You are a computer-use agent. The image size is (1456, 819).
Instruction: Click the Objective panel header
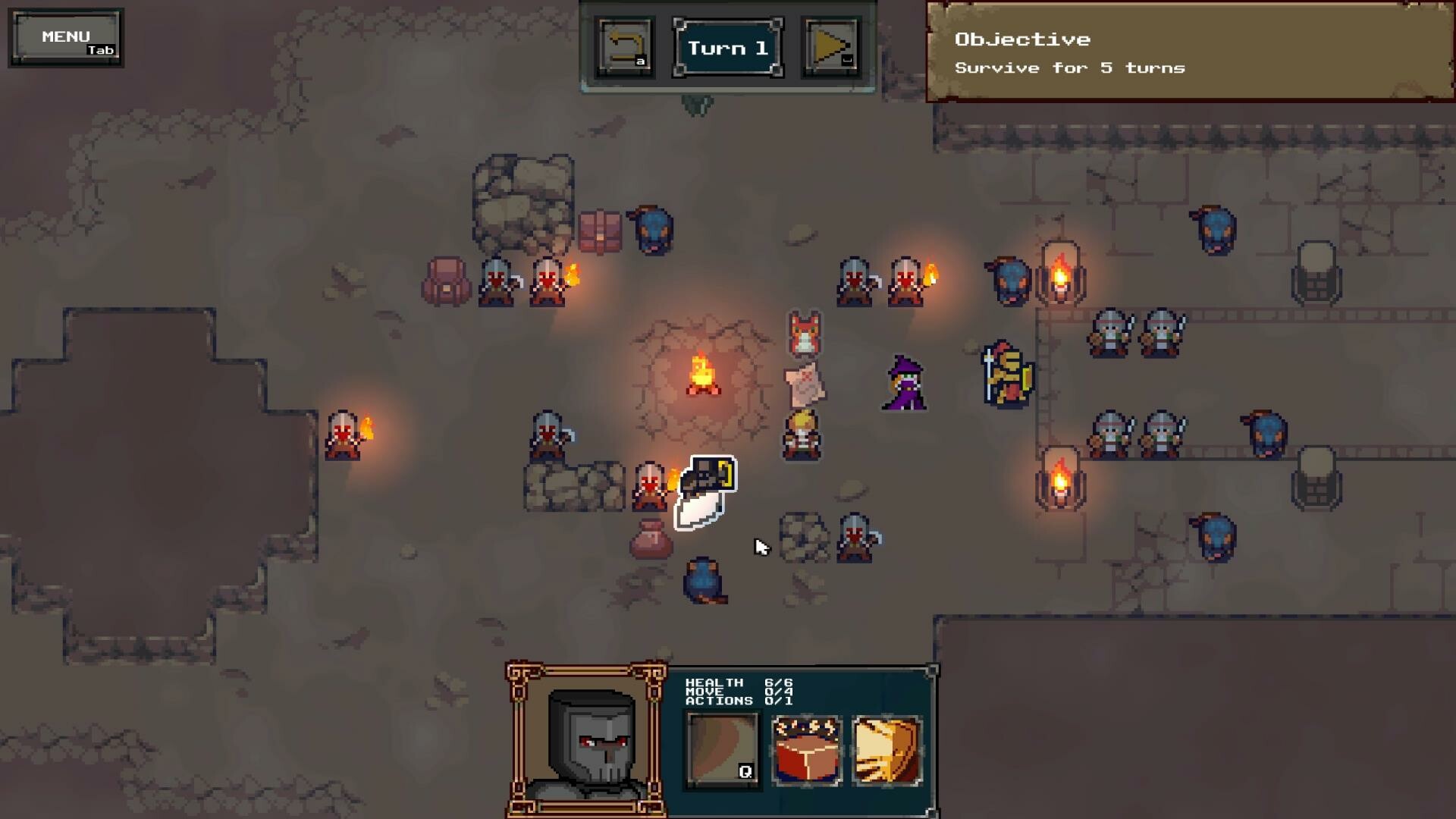click(x=1023, y=39)
